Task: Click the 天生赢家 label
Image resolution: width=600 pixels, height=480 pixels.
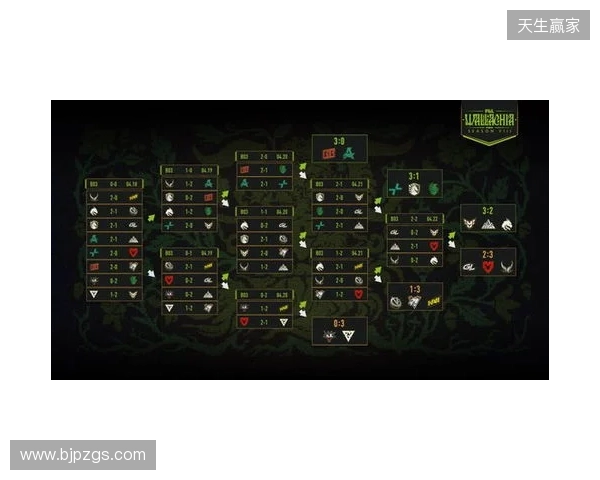Action: 548,25
